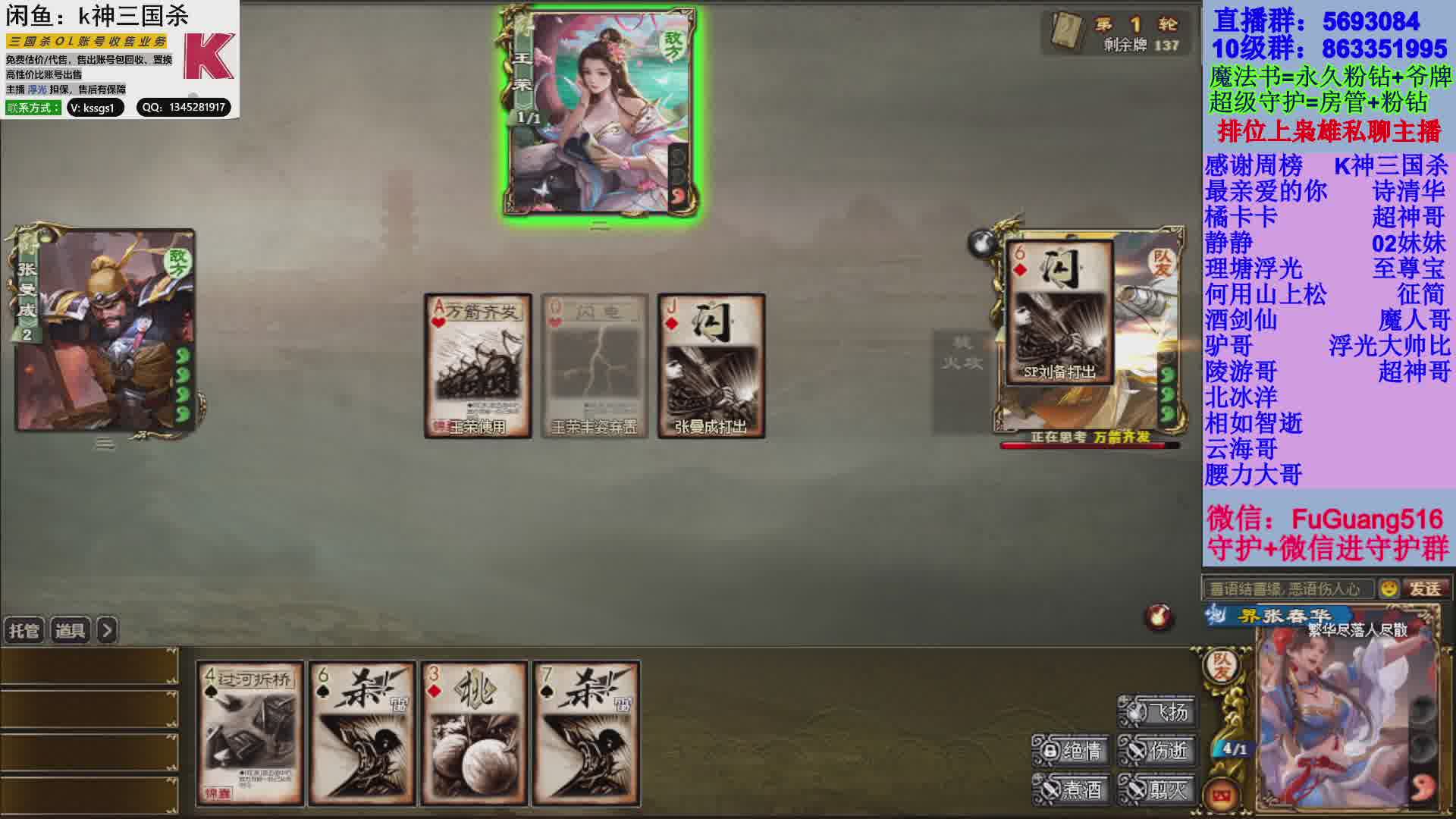The width and height of the screenshot is (1456, 819).
Task: Open the emoji smiley picker
Action: point(1389,588)
